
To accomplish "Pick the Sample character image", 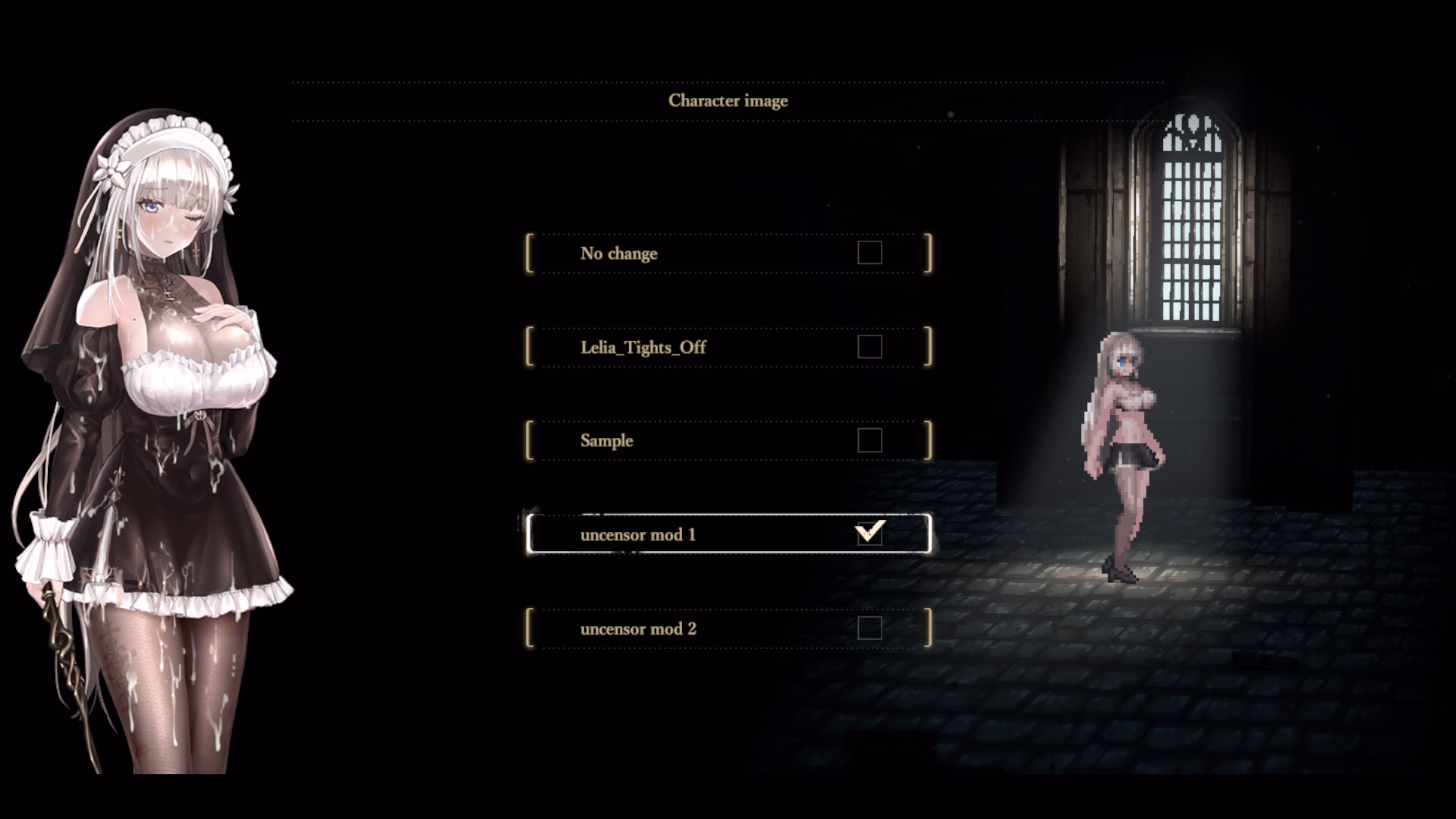I will click(x=606, y=441).
